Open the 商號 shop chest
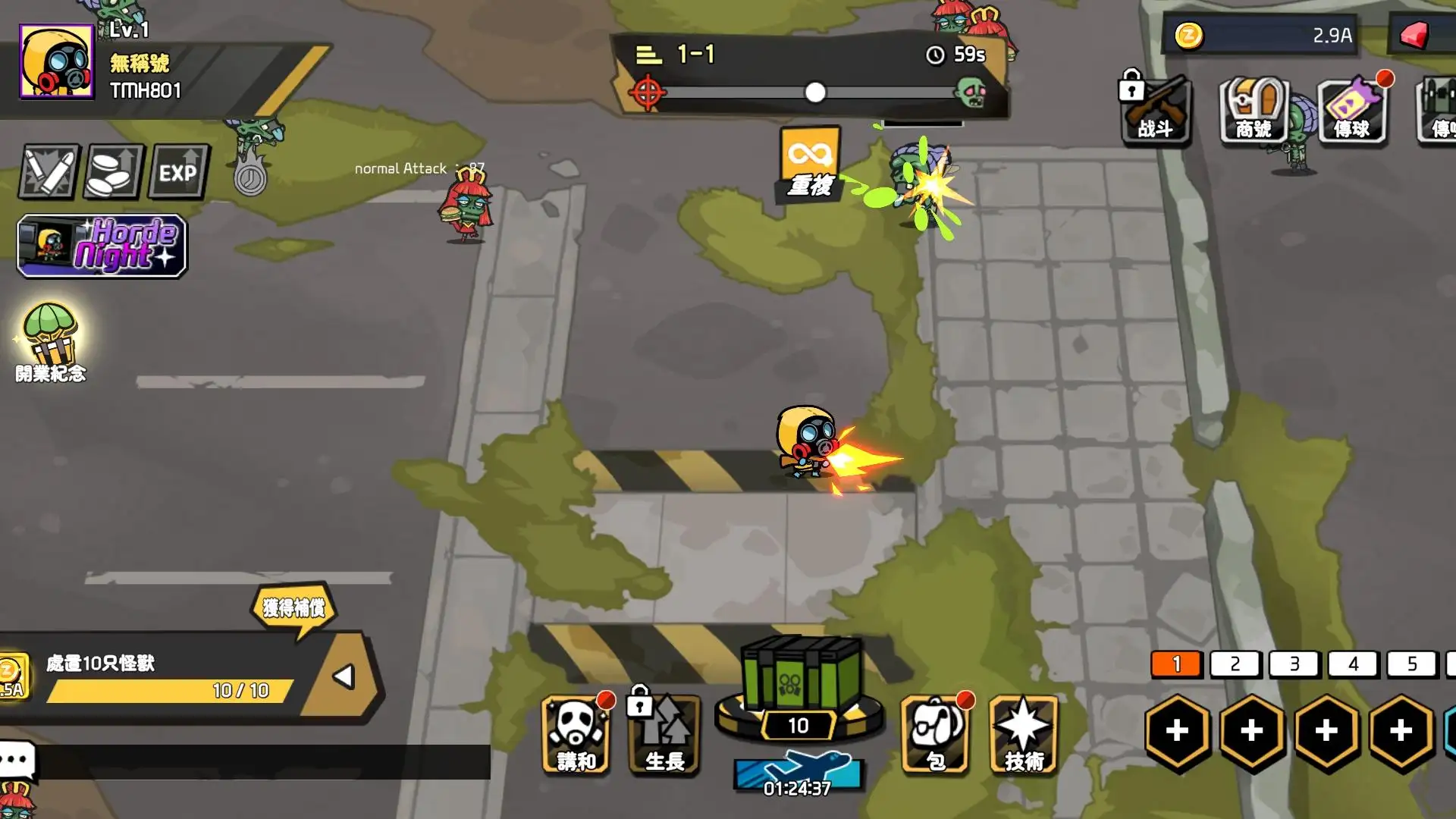Viewport: 1456px width, 819px height. coord(1254,111)
